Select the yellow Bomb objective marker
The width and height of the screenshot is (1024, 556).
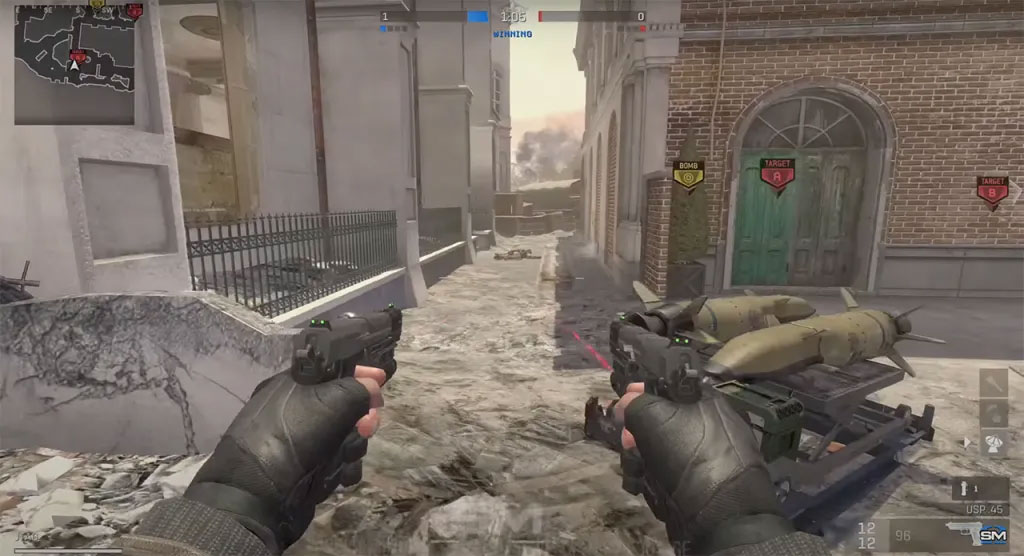click(x=687, y=176)
